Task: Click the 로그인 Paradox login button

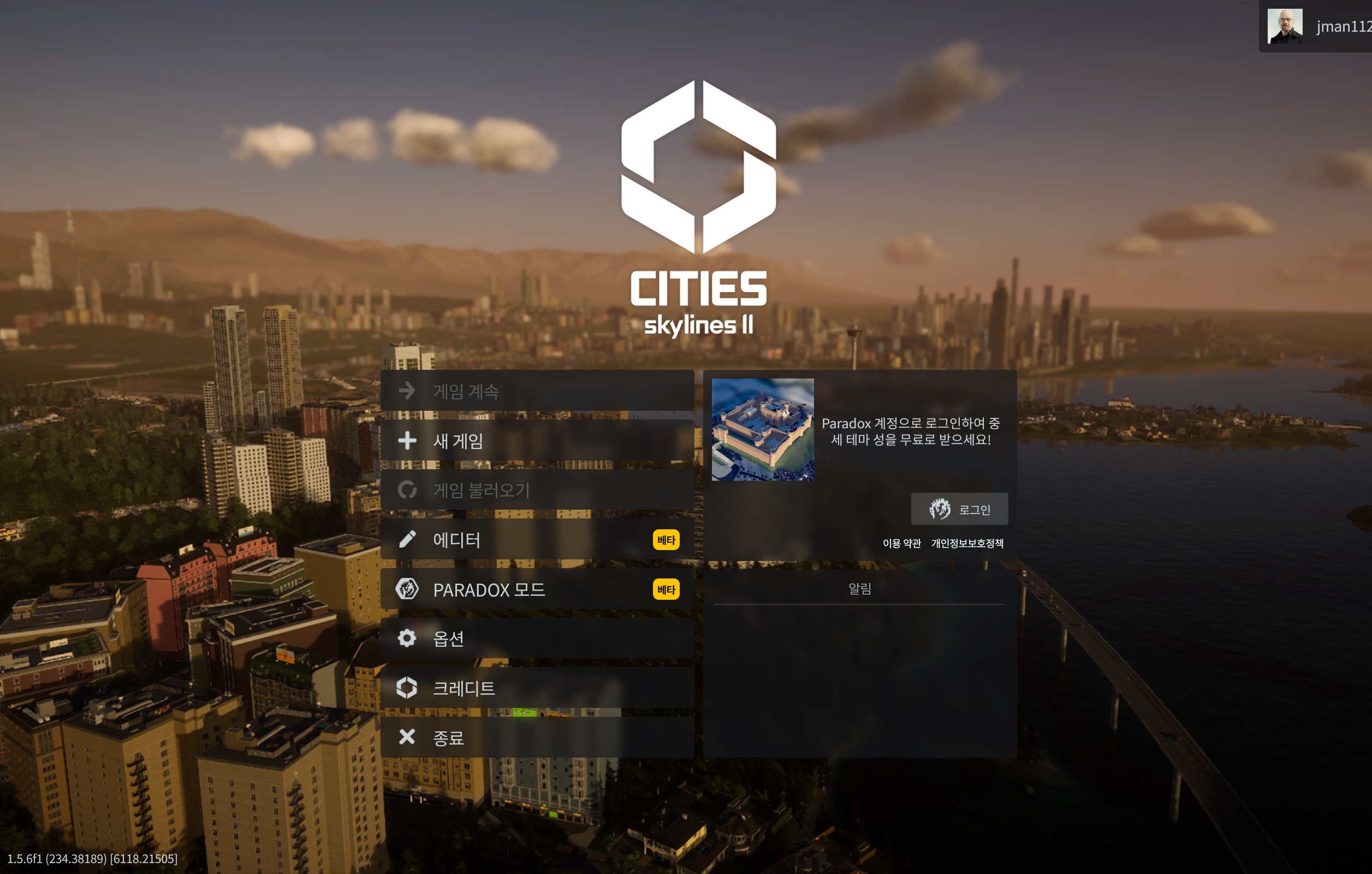Action: 959,509
